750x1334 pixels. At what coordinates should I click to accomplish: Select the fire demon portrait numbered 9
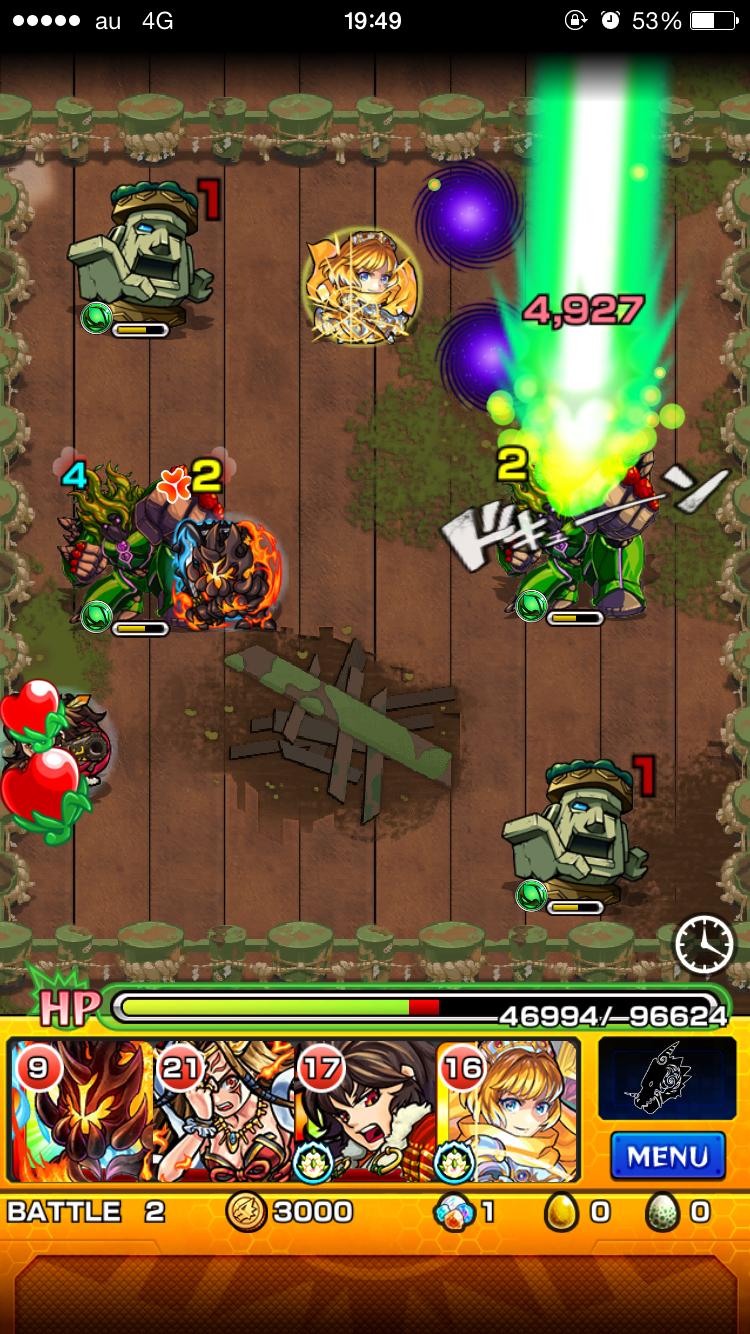point(82,1110)
